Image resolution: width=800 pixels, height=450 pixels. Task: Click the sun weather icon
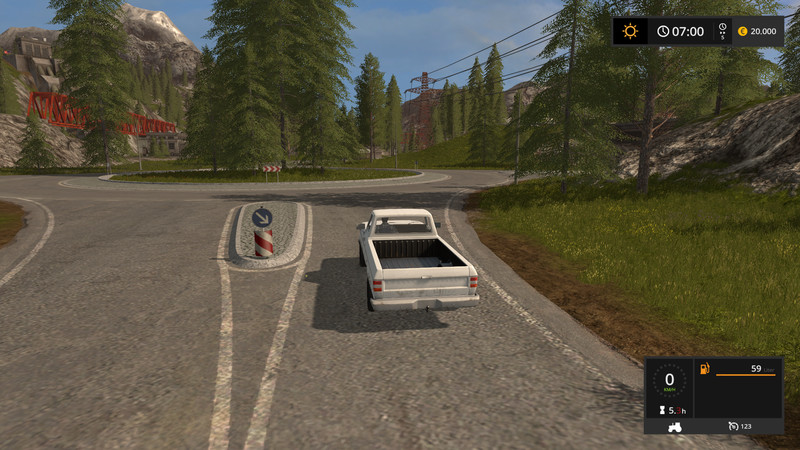coord(630,31)
